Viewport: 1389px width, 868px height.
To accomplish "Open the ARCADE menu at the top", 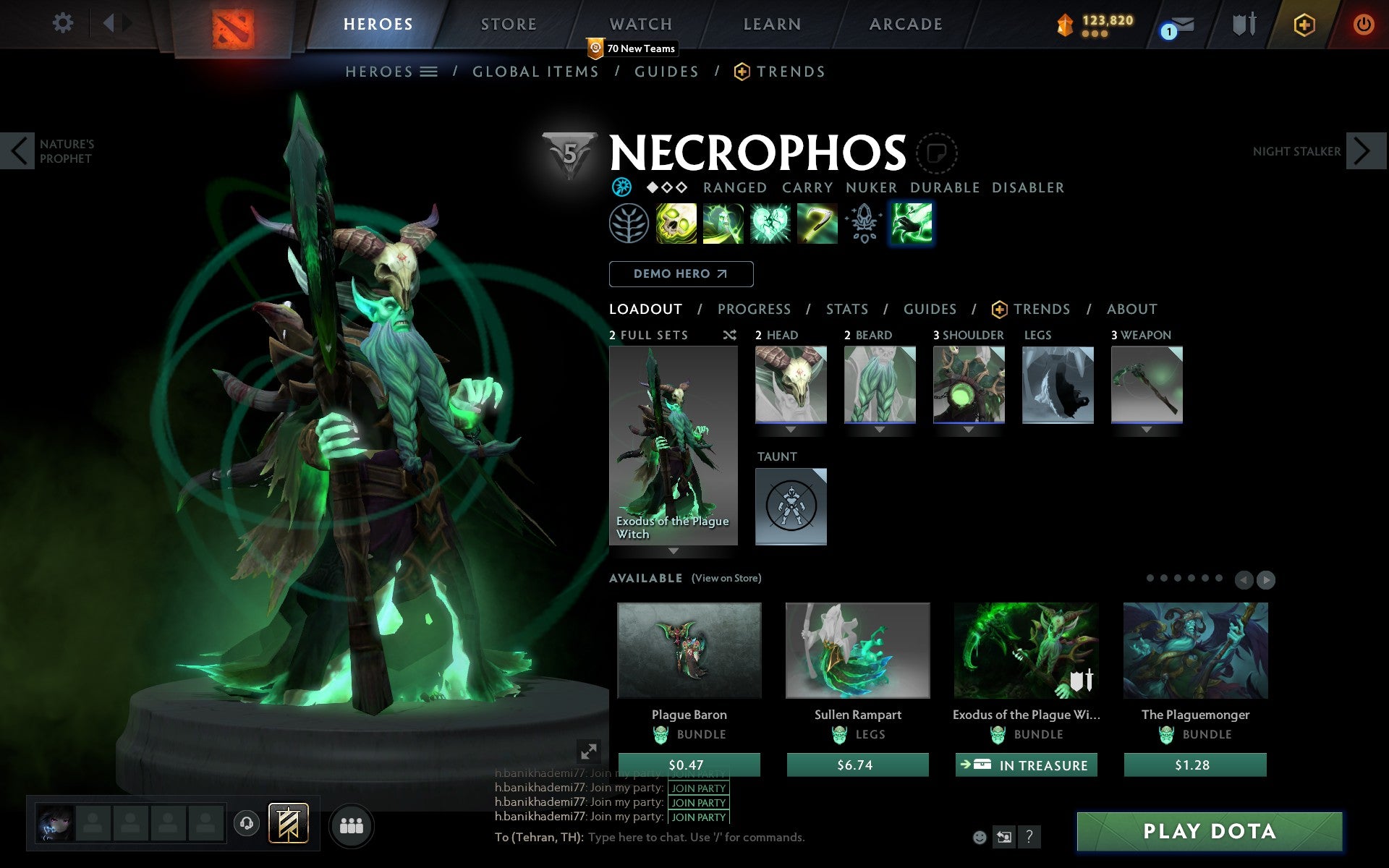I will 905,23.
